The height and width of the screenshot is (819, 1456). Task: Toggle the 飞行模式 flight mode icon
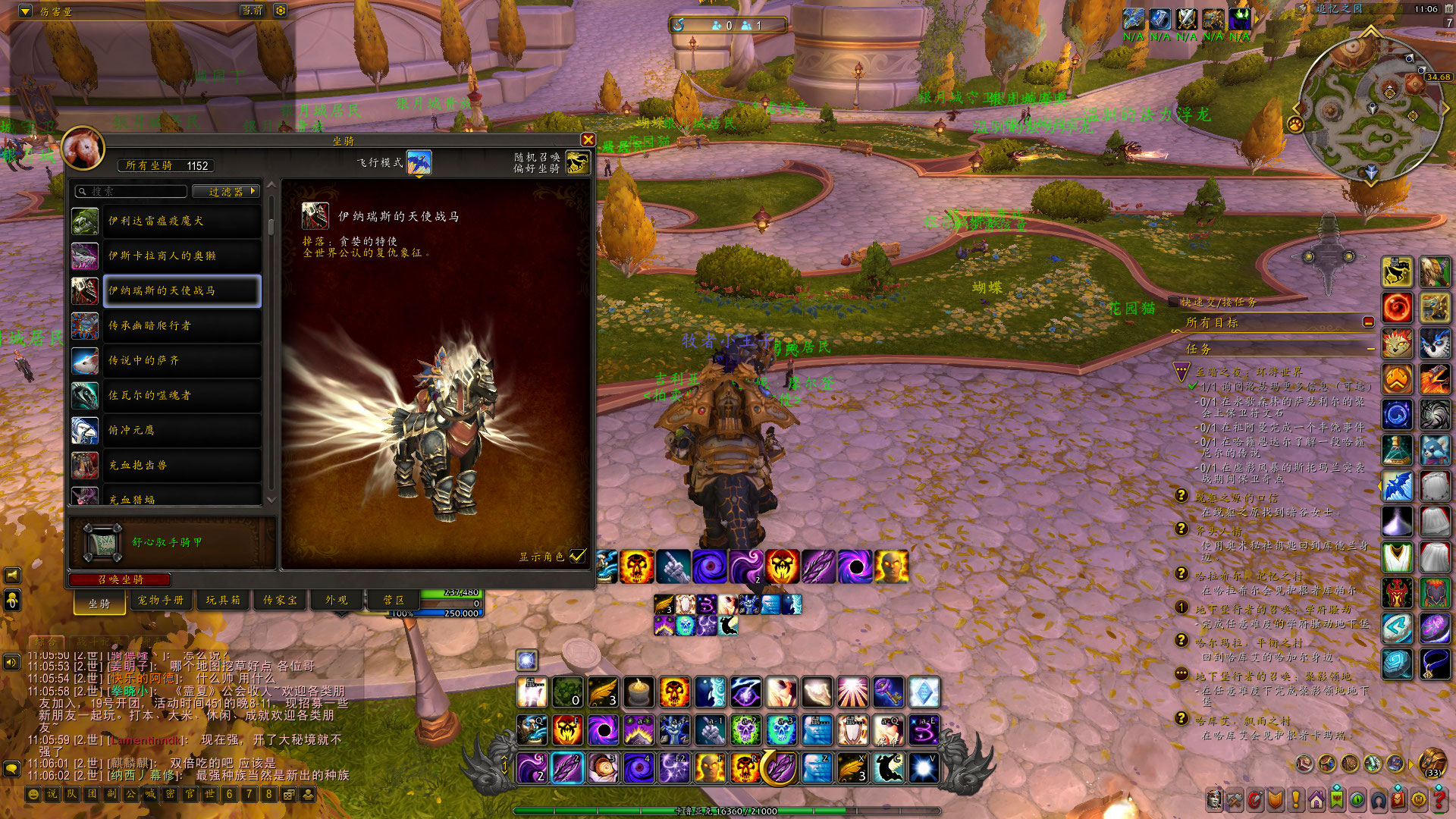[x=419, y=162]
